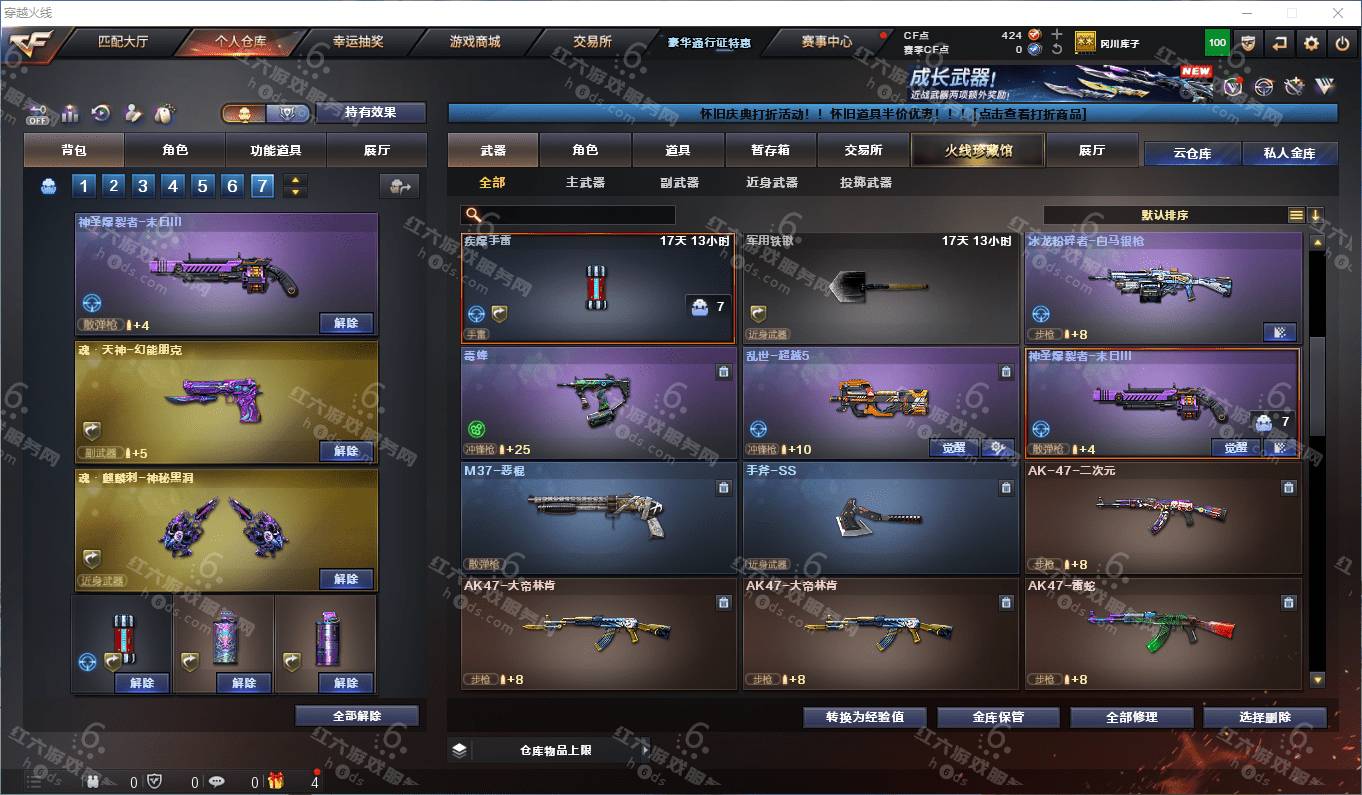Filter by 主武器 category
The height and width of the screenshot is (795, 1362).
tap(585, 182)
